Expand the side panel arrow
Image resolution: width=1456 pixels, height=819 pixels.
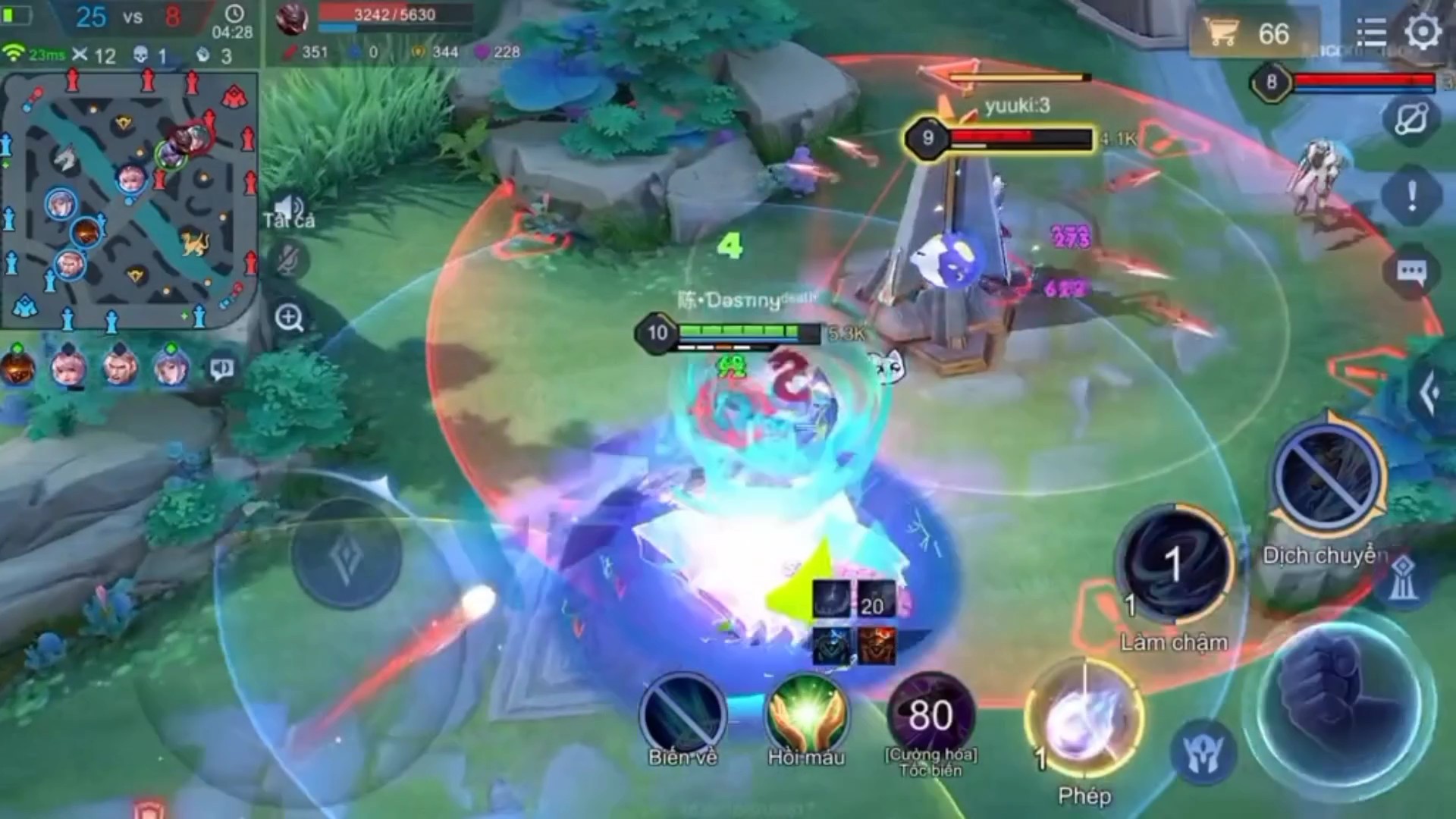[x=1430, y=393]
